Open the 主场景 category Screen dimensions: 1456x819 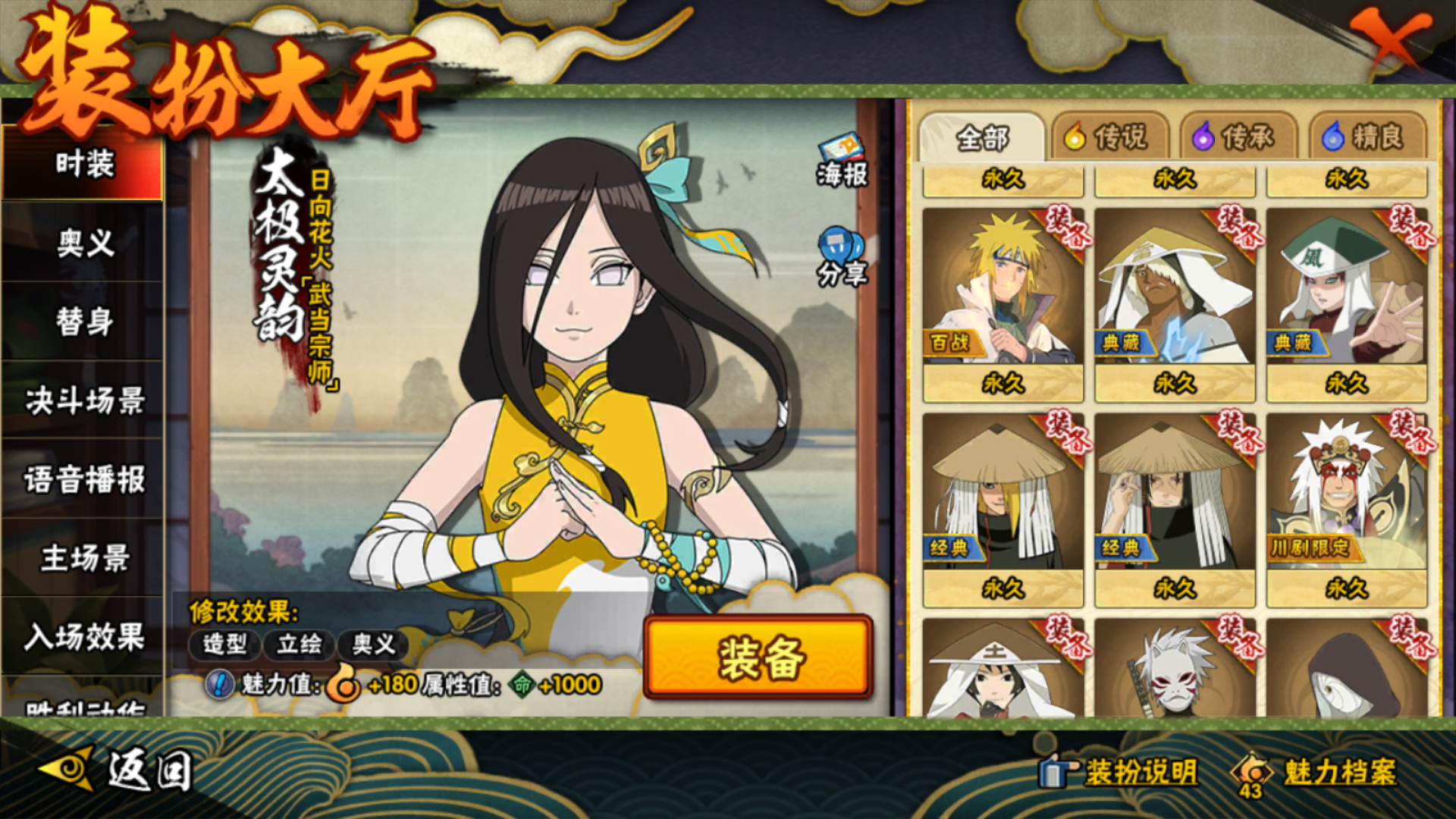tap(83, 558)
